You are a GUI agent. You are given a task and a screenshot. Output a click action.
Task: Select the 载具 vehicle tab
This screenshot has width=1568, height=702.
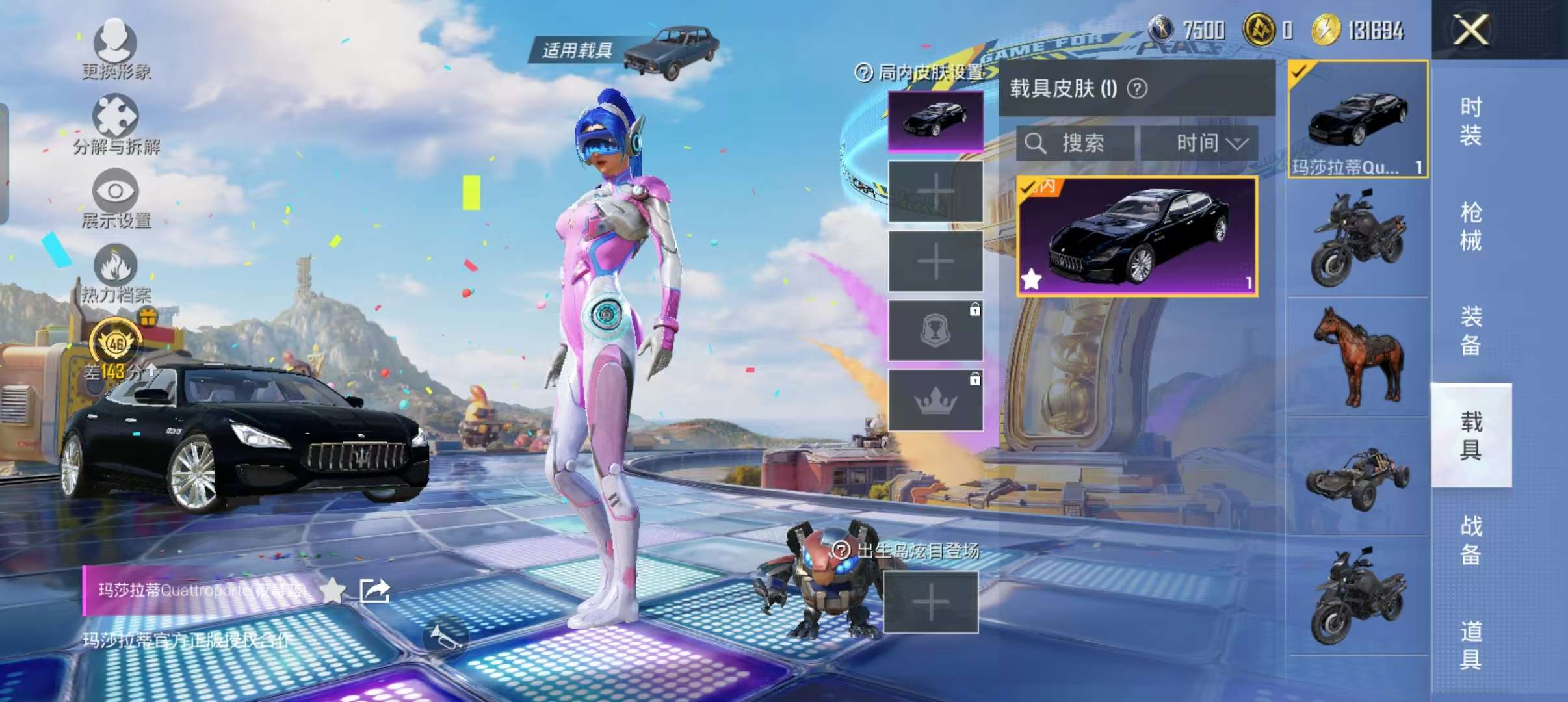pos(1470,435)
